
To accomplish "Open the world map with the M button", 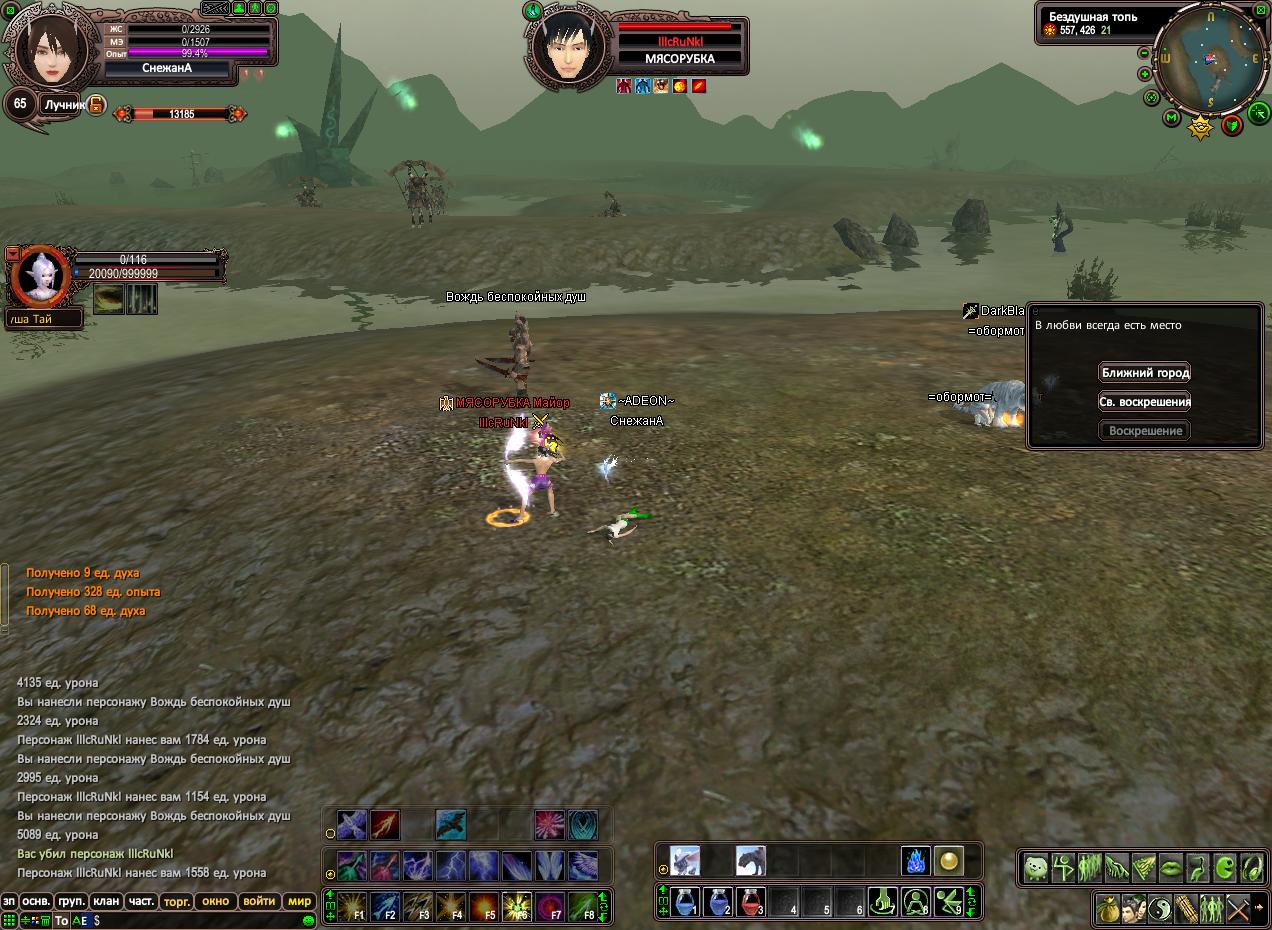I will [1172, 118].
